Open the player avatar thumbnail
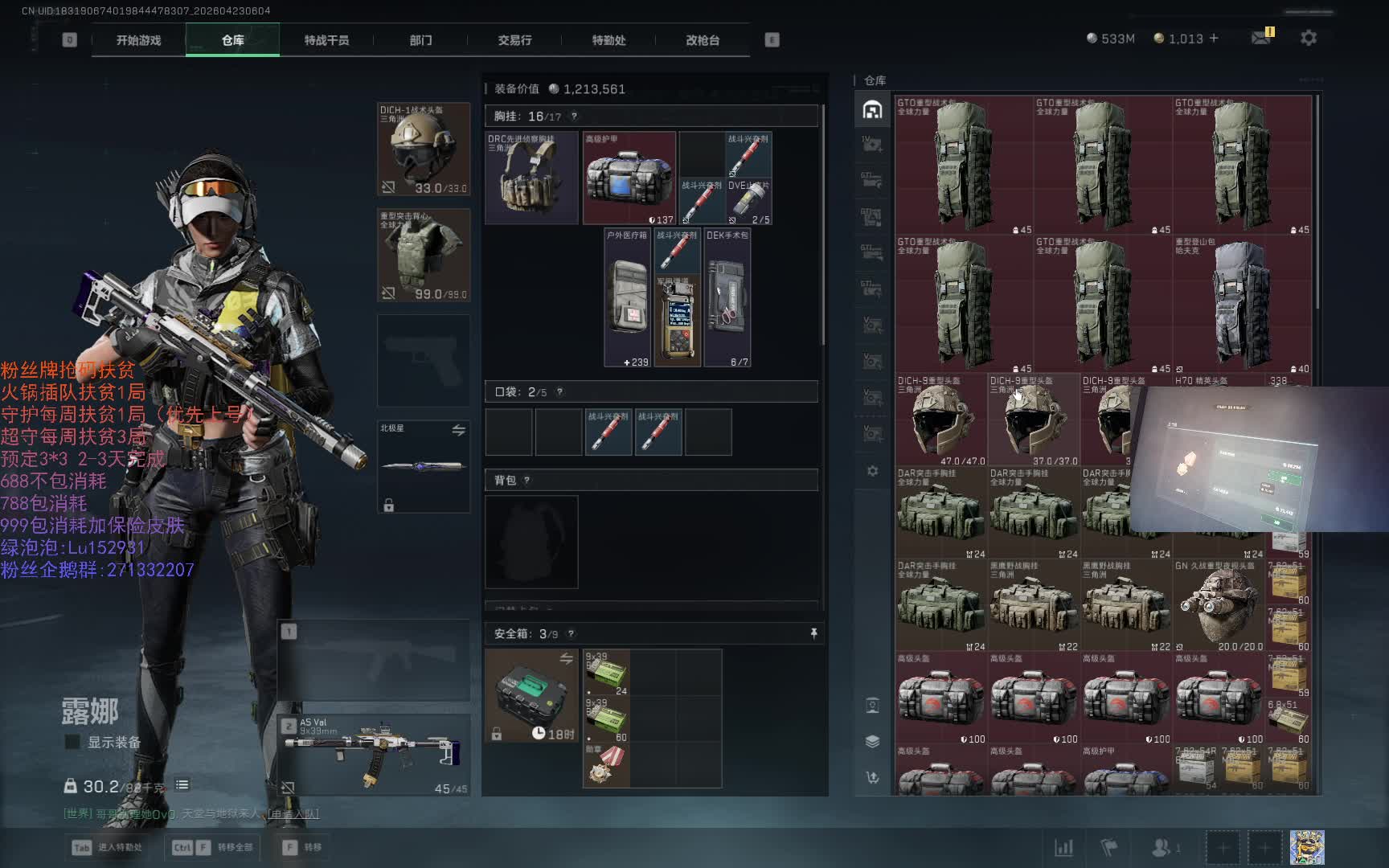The image size is (1389, 868). (x=1307, y=847)
